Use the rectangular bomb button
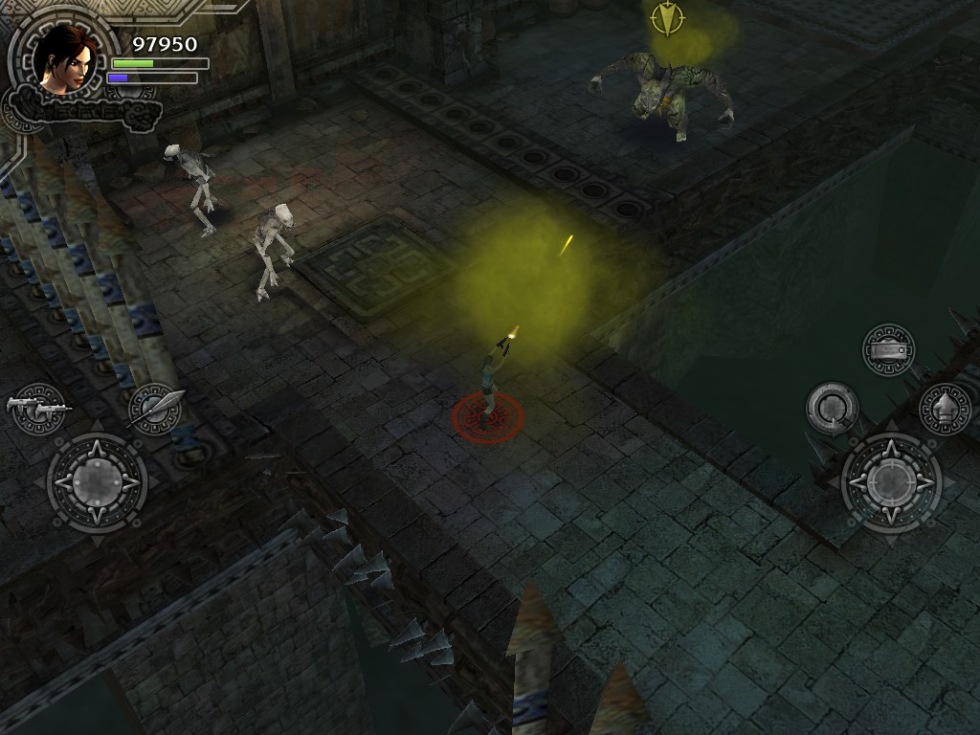Screen dimensions: 980x735 pyautogui.click(x=888, y=350)
